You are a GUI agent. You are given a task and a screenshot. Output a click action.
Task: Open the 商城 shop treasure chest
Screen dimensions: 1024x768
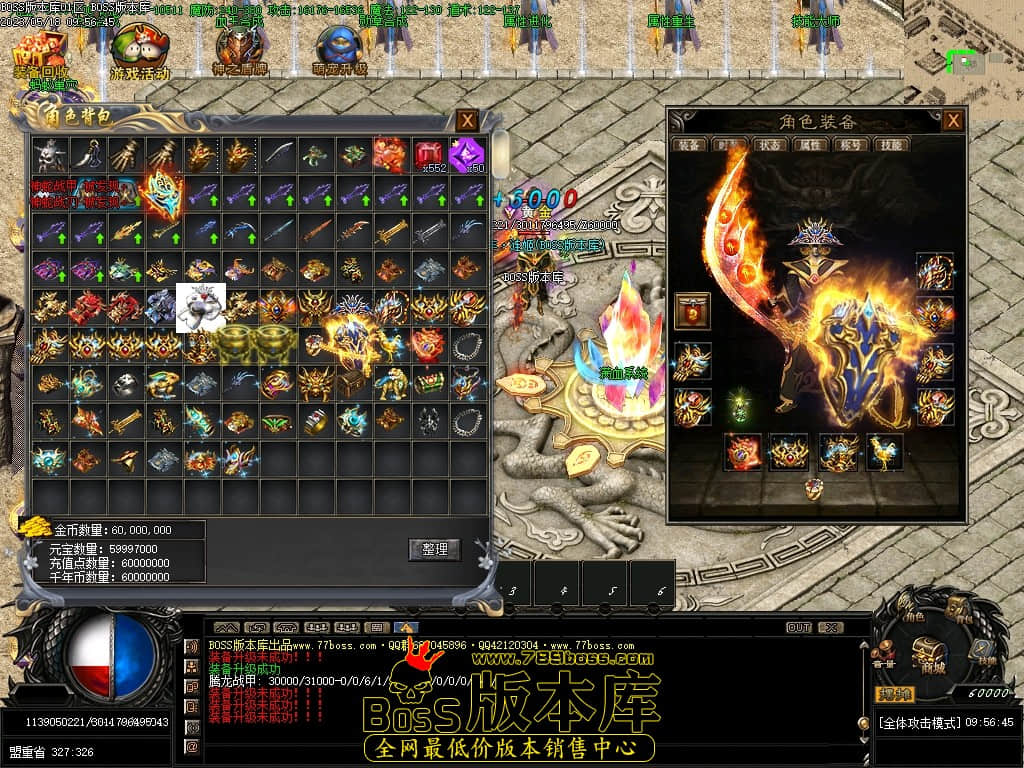[x=930, y=653]
